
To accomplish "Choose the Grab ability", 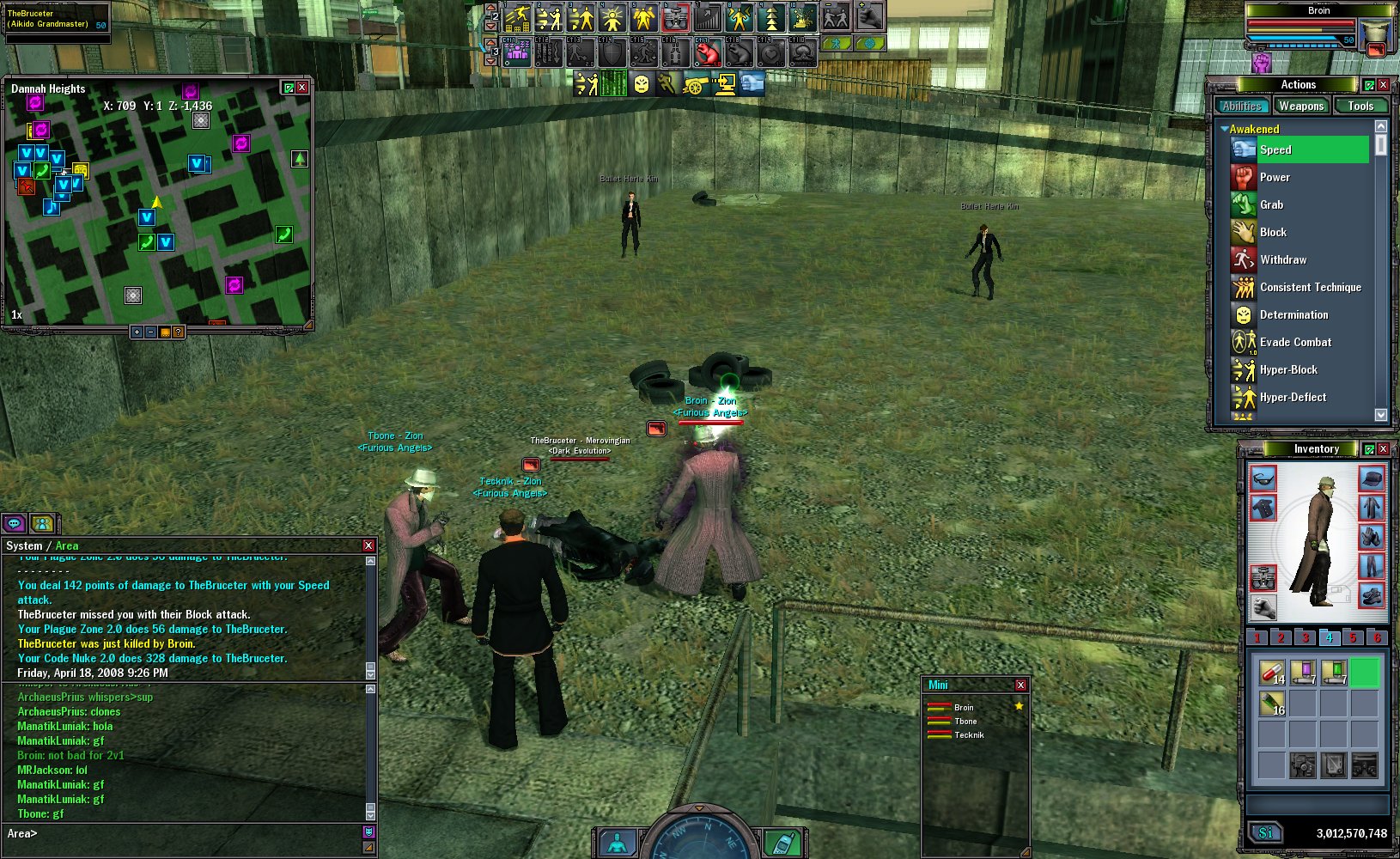I will click(x=1271, y=204).
